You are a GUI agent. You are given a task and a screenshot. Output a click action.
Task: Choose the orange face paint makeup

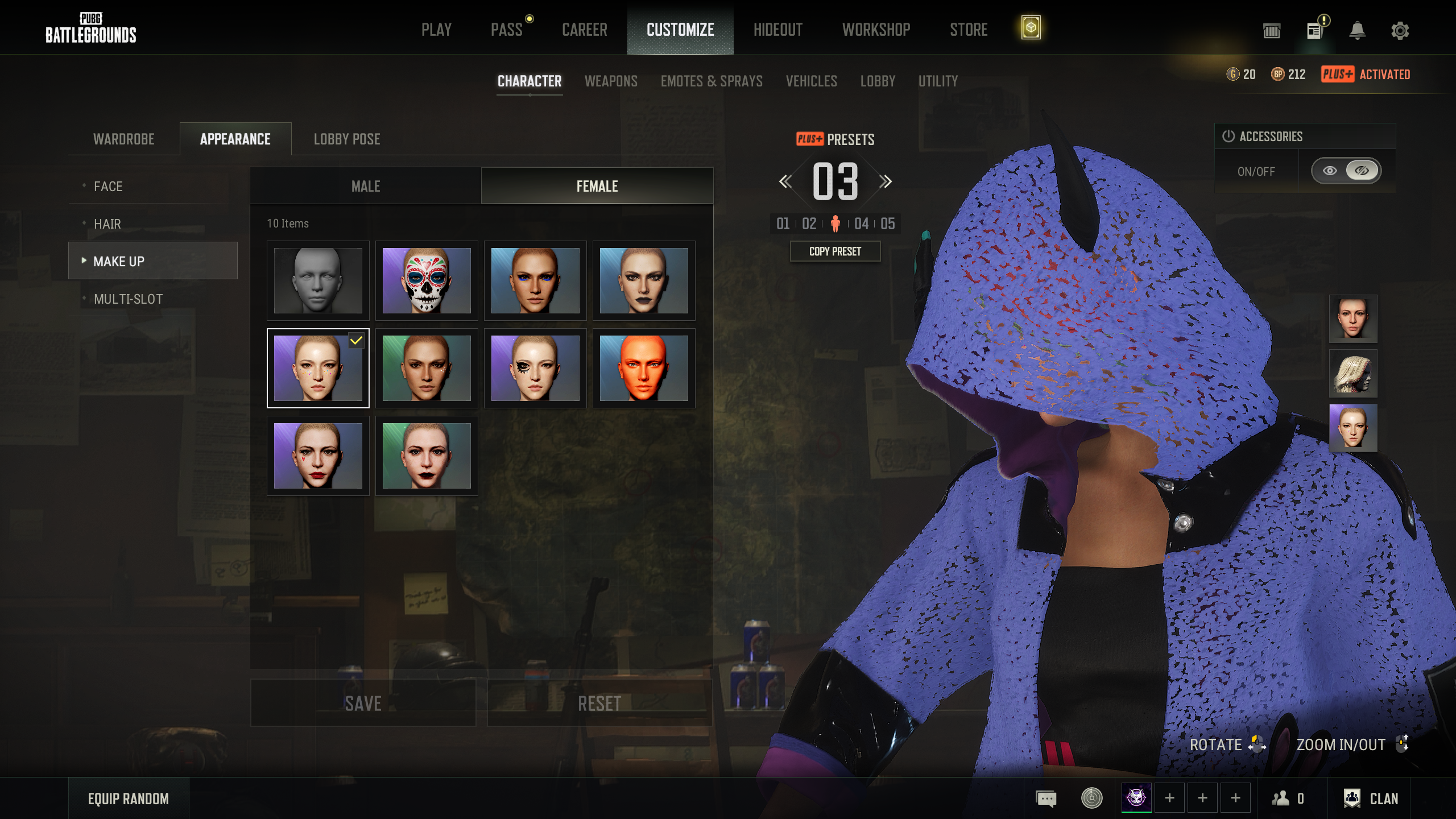[x=644, y=368]
